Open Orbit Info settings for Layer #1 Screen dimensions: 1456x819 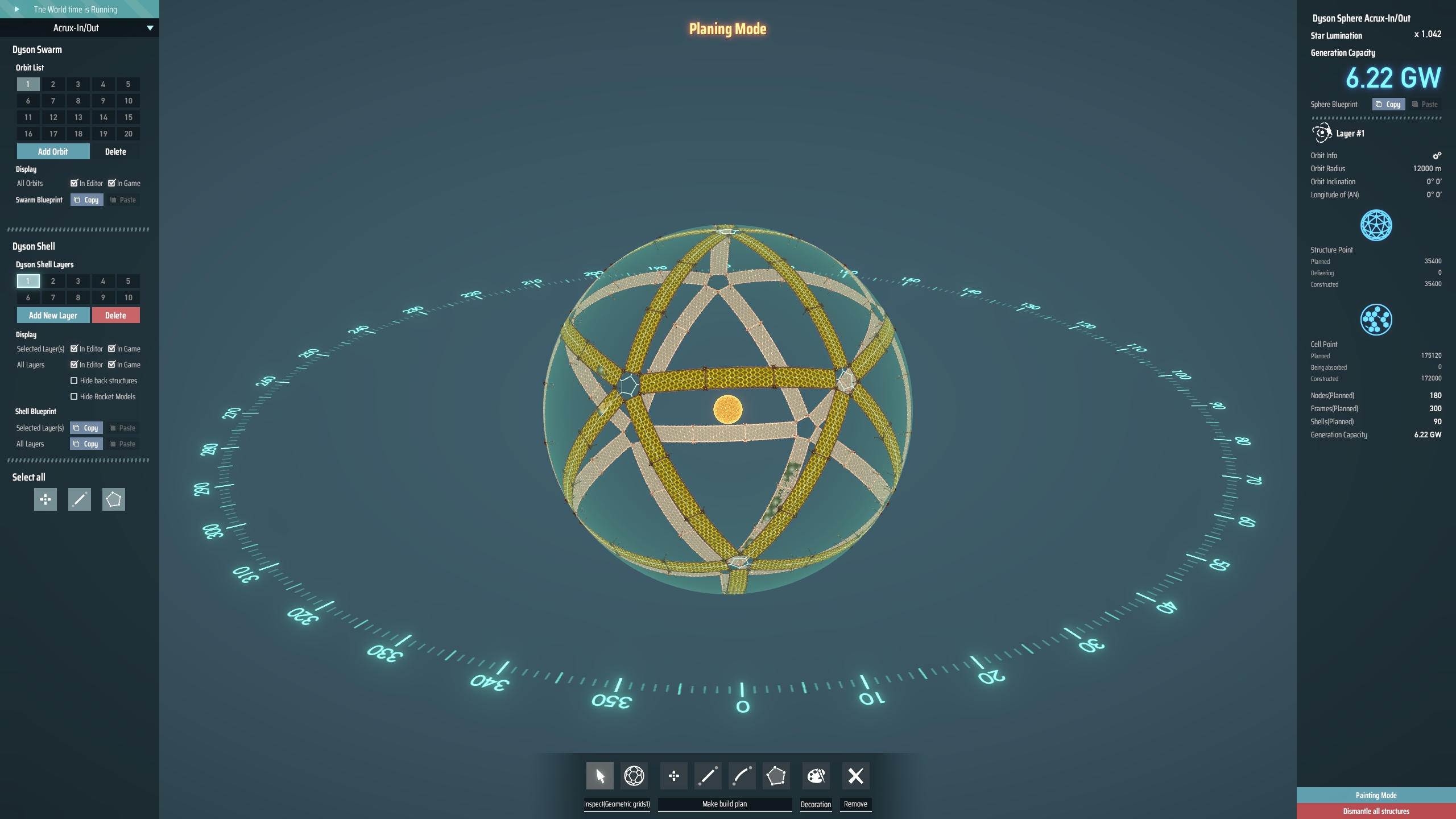(1437, 155)
